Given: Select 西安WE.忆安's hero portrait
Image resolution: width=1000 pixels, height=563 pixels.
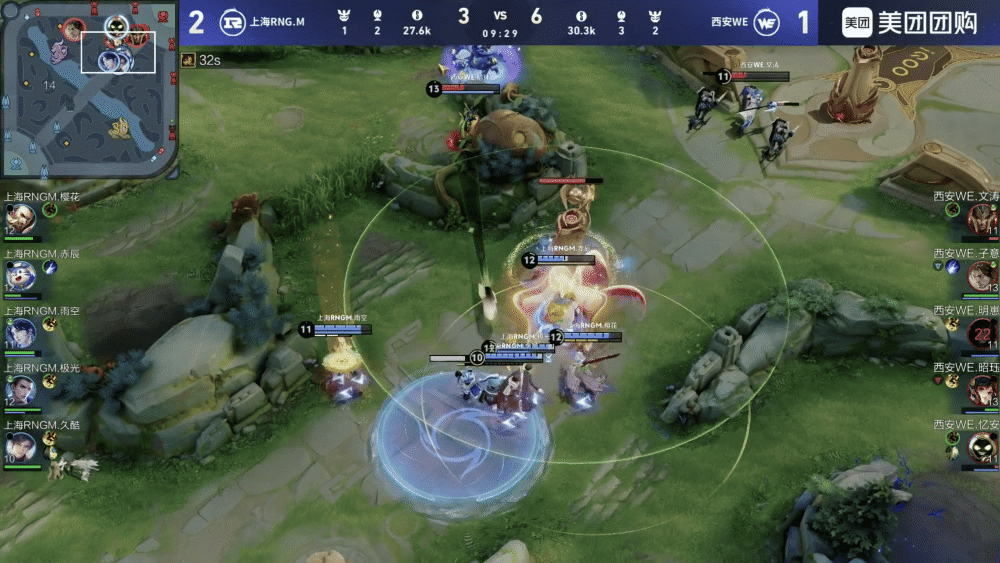Looking at the screenshot, I should pos(981,446).
